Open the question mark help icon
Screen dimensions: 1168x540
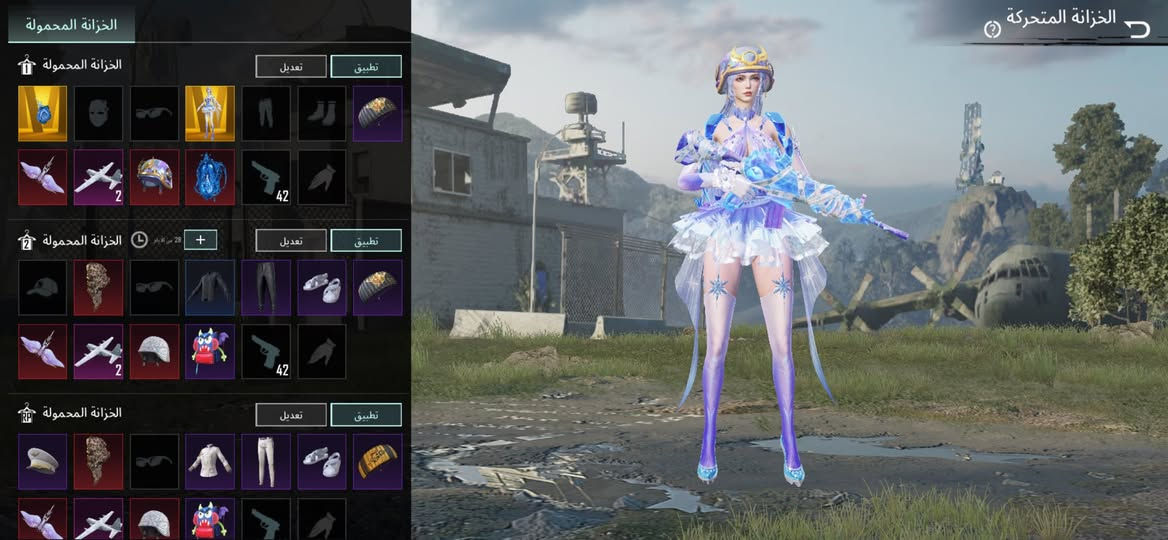[992, 29]
